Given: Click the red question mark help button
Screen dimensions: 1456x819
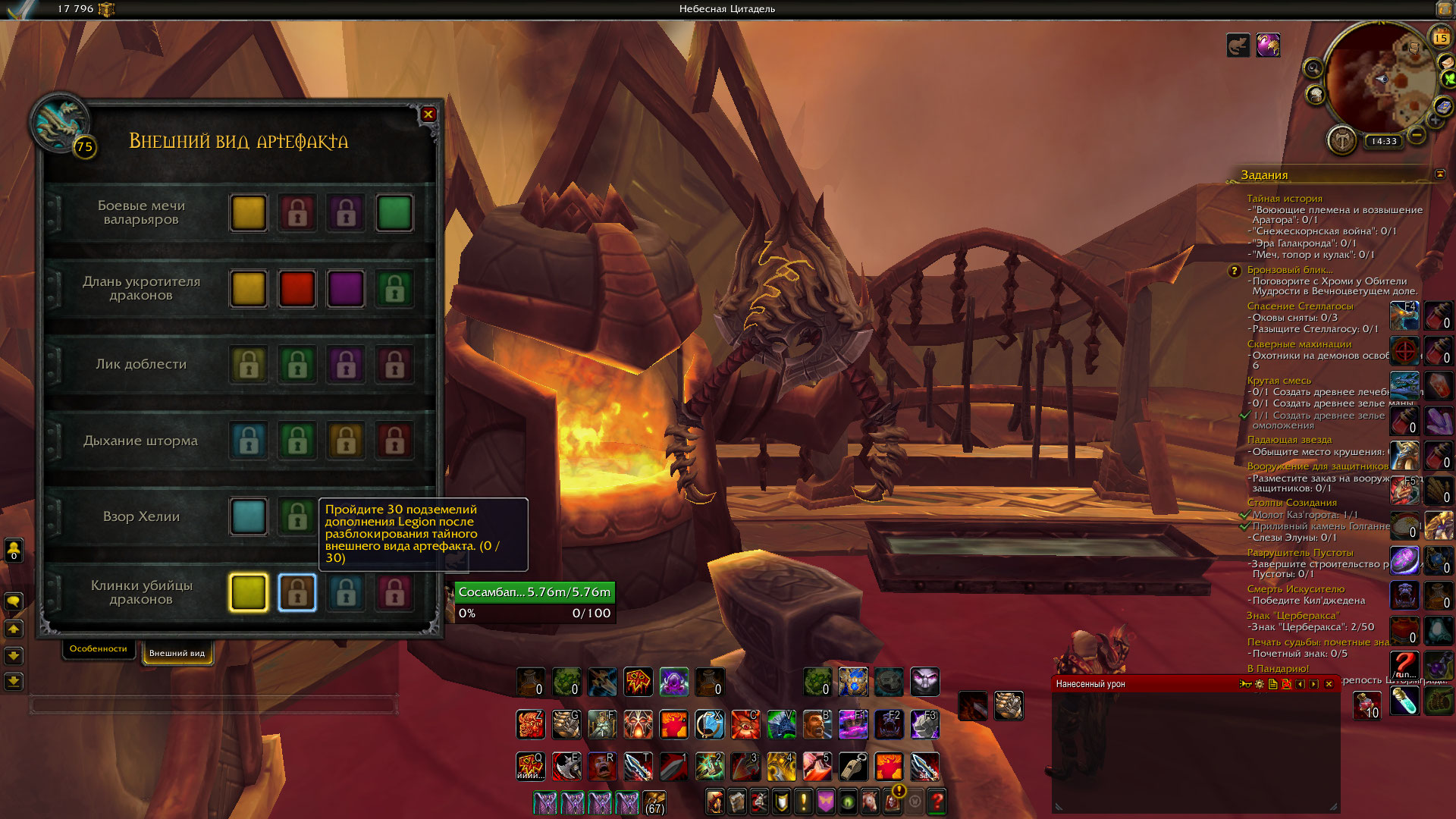Looking at the screenshot, I should tap(937, 801).
